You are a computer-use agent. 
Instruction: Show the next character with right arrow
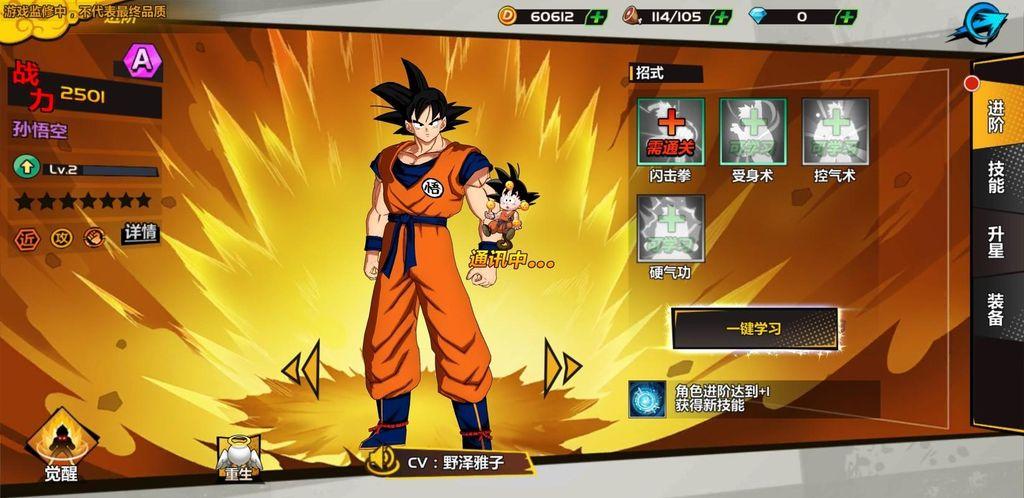[562, 368]
